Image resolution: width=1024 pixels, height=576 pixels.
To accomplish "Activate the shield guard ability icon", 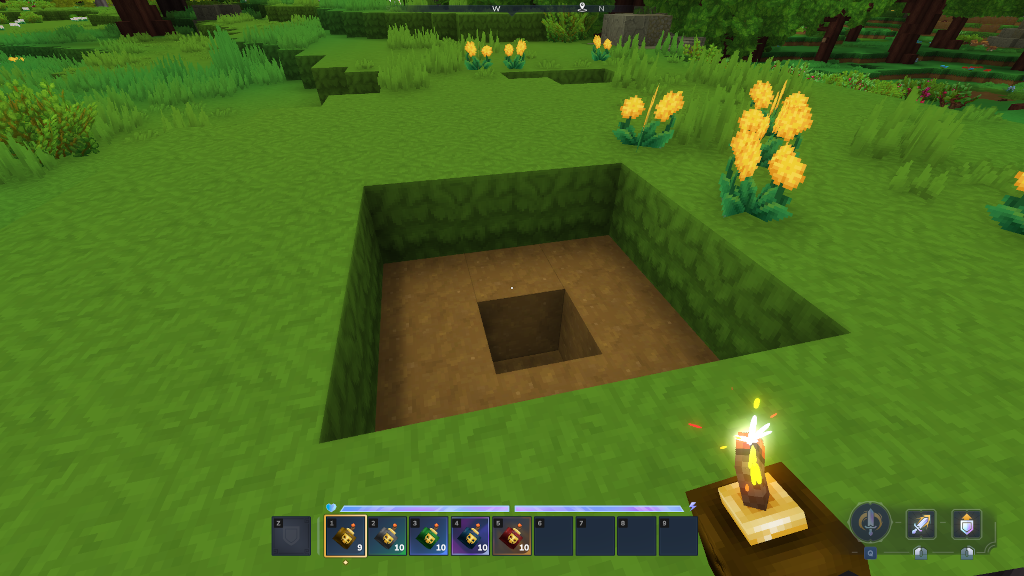I will (966, 524).
